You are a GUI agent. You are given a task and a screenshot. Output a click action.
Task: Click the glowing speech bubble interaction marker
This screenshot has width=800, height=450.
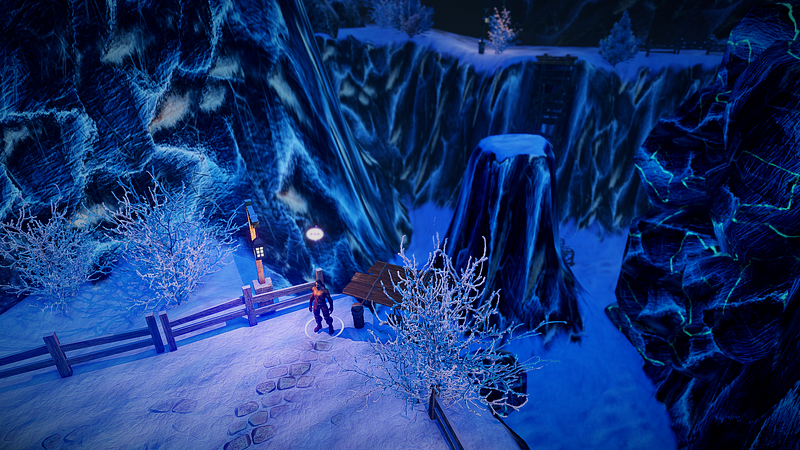pyautogui.click(x=314, y=233)
